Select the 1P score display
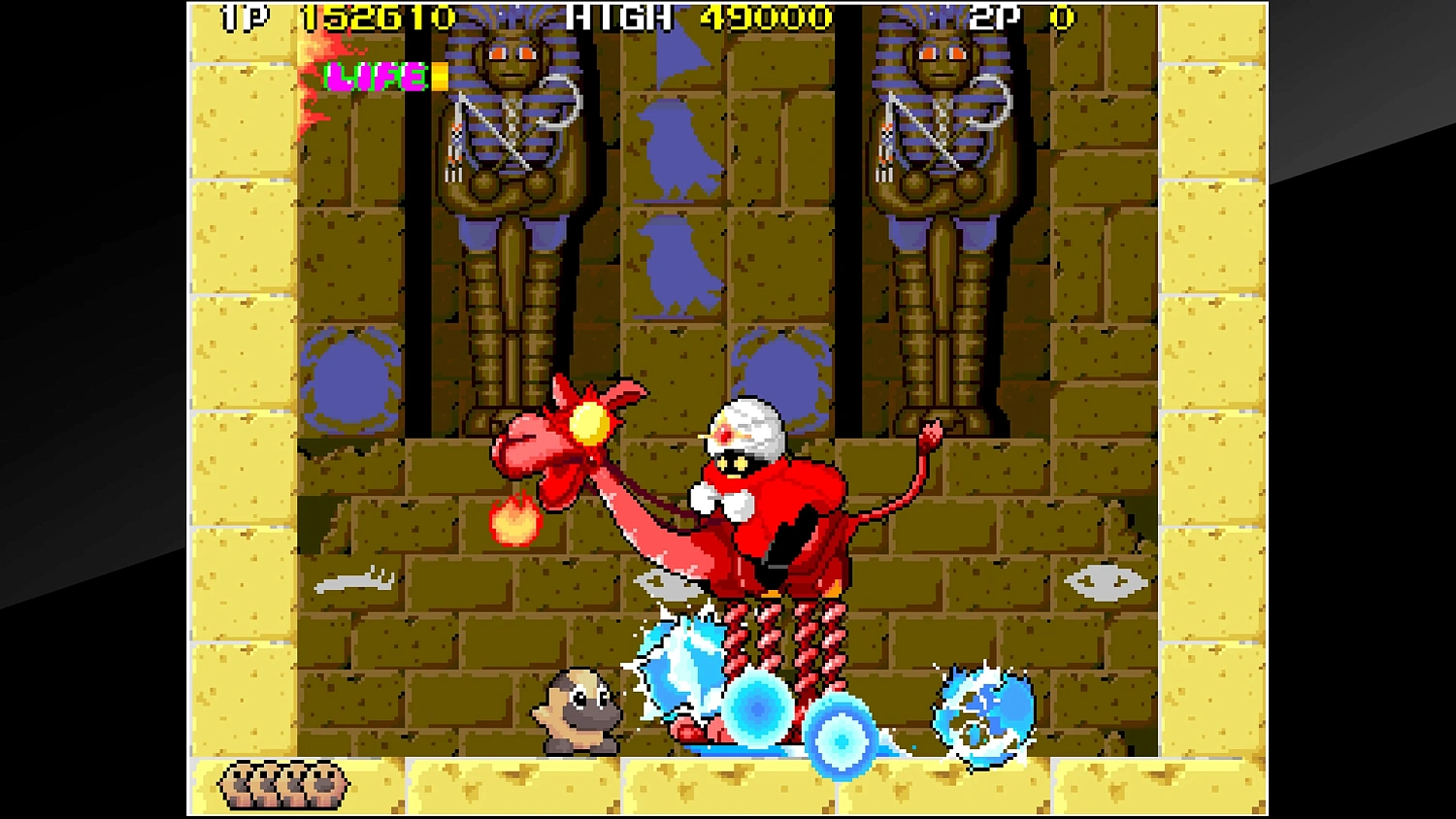The height and width of the screenshot is (819, 1456). 379,16
